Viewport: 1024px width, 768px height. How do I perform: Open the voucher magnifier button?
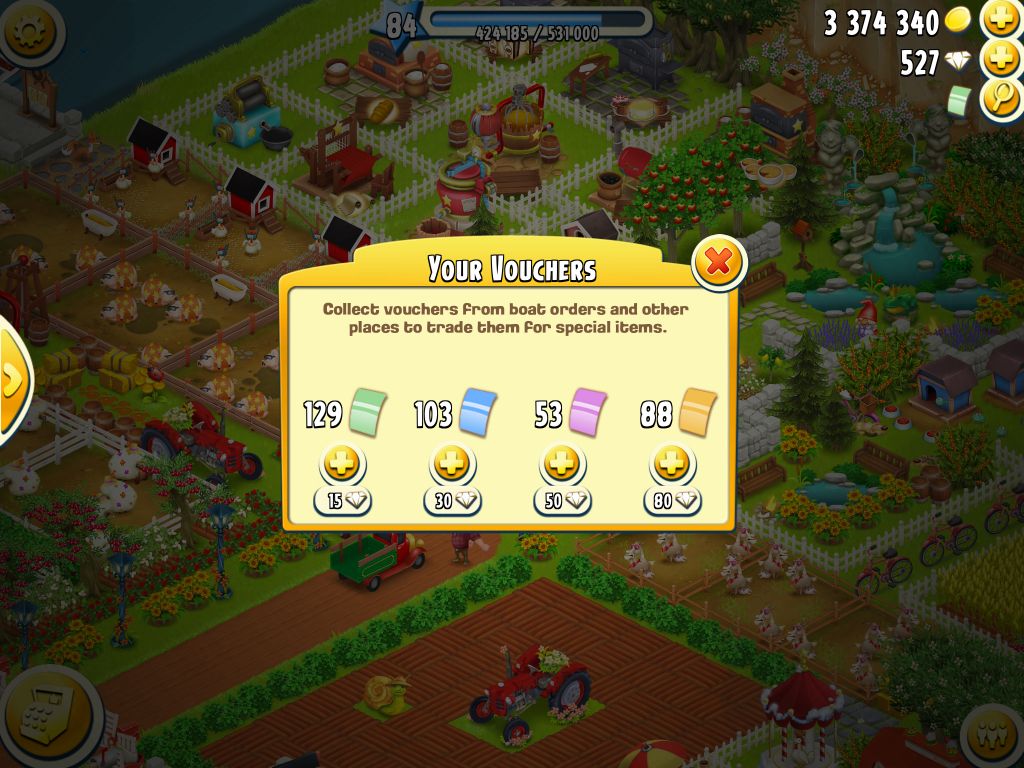pyautogui.click(x=1000, y=99)
